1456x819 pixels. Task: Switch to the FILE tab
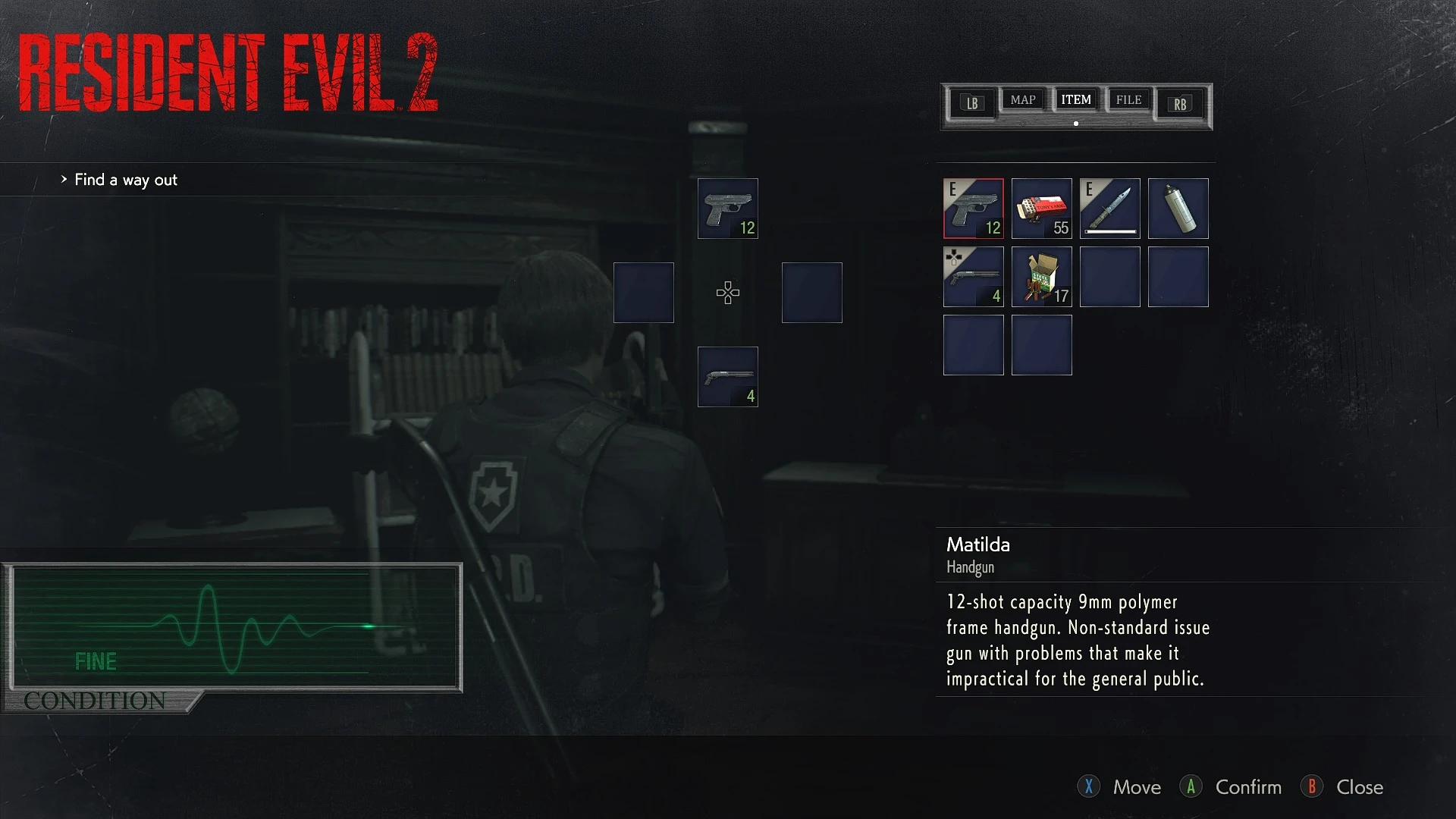(1128, 99)
